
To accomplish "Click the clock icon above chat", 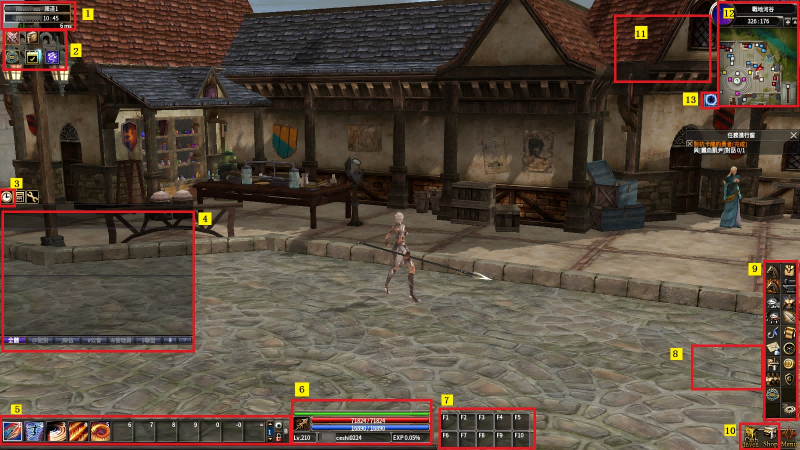I will [x=8, y=197].
